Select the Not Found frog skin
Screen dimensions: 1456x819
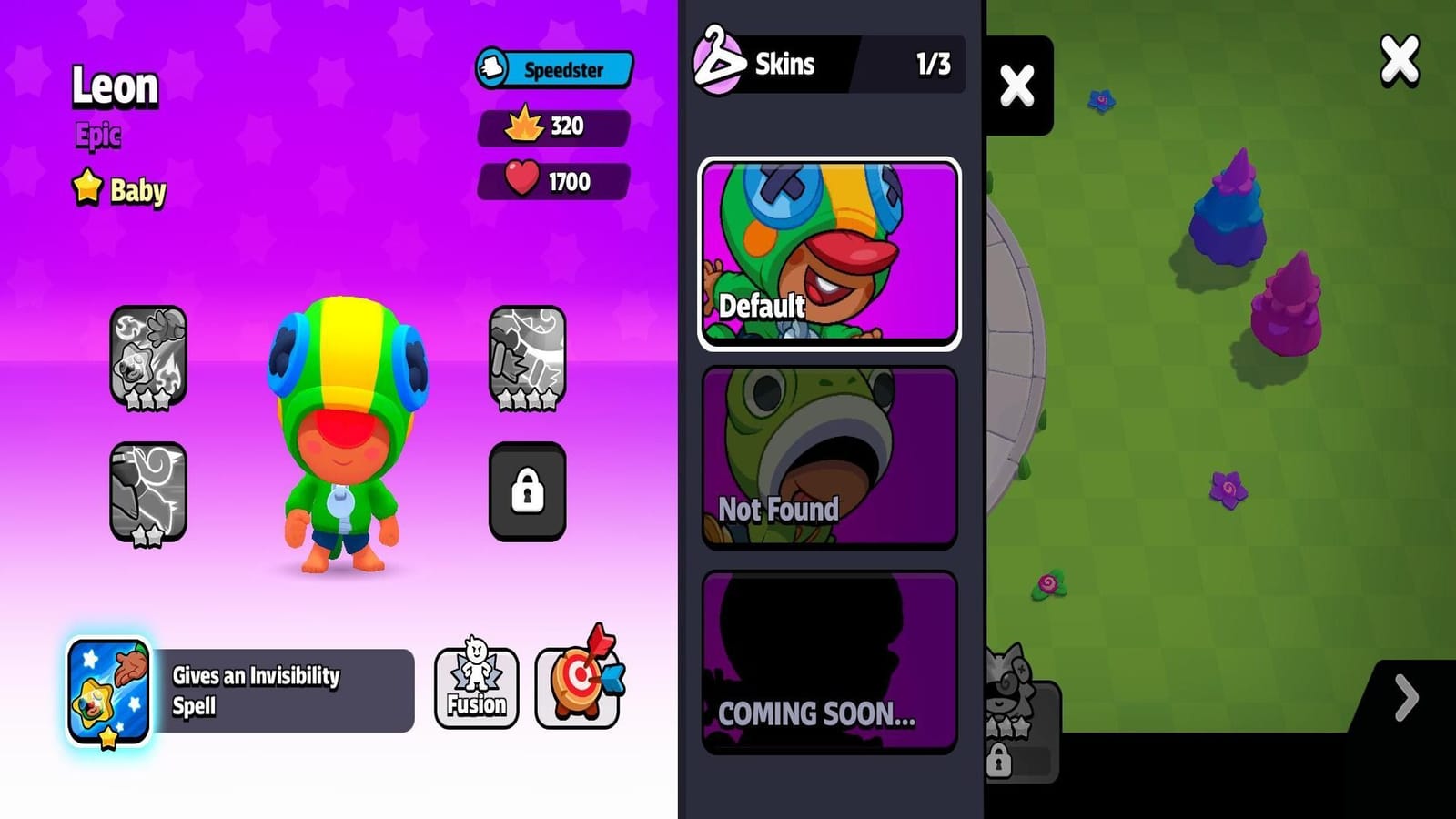point(828,460)
